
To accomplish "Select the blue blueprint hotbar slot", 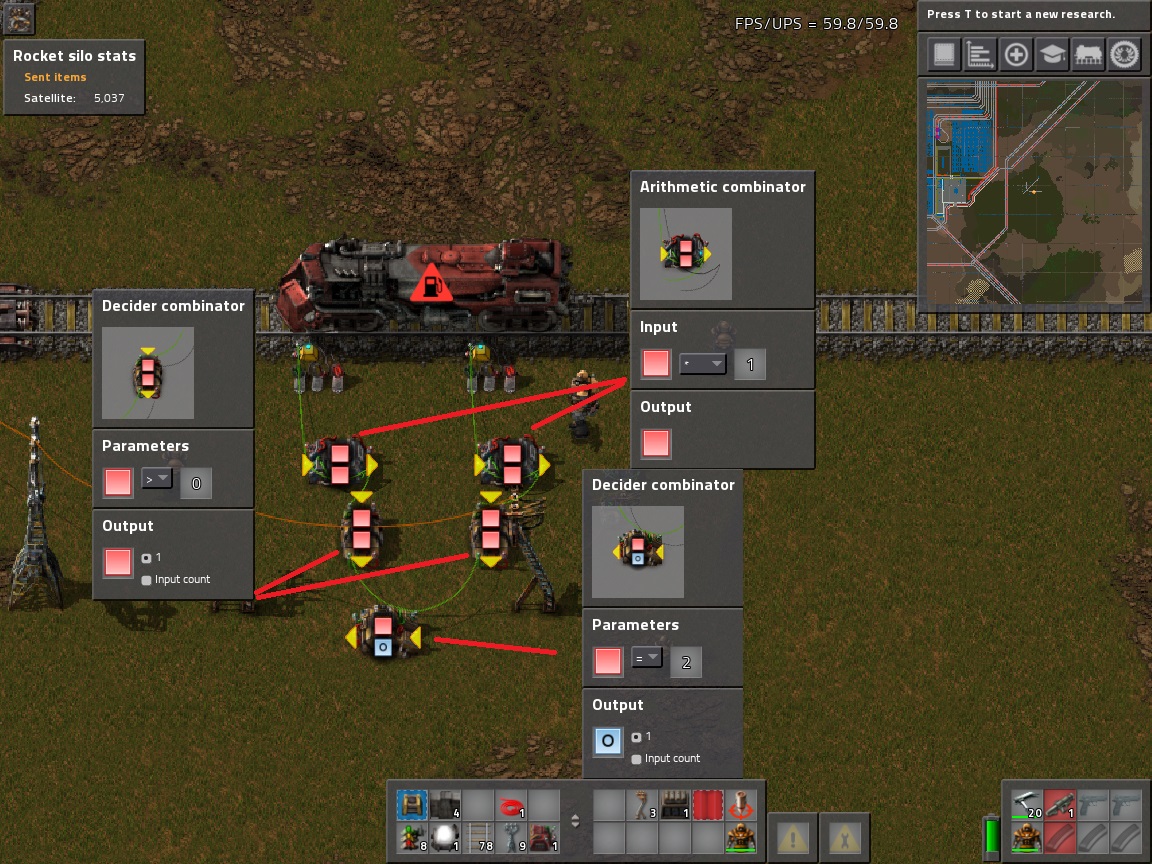I will click(x=409, y=805).
